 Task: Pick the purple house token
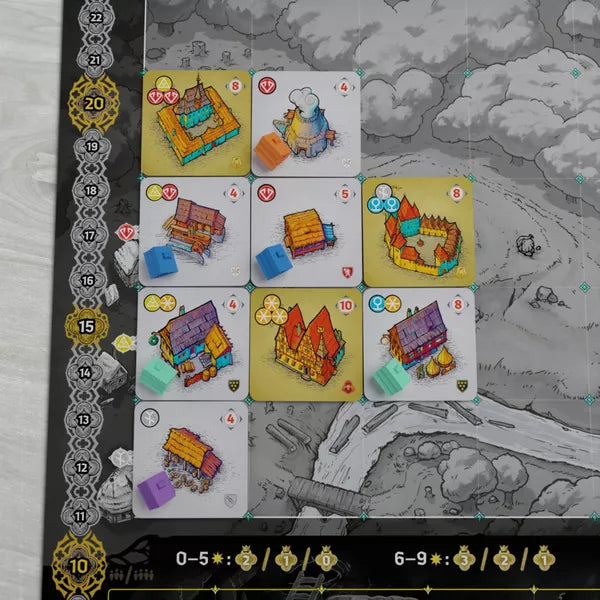click(156, 490)
